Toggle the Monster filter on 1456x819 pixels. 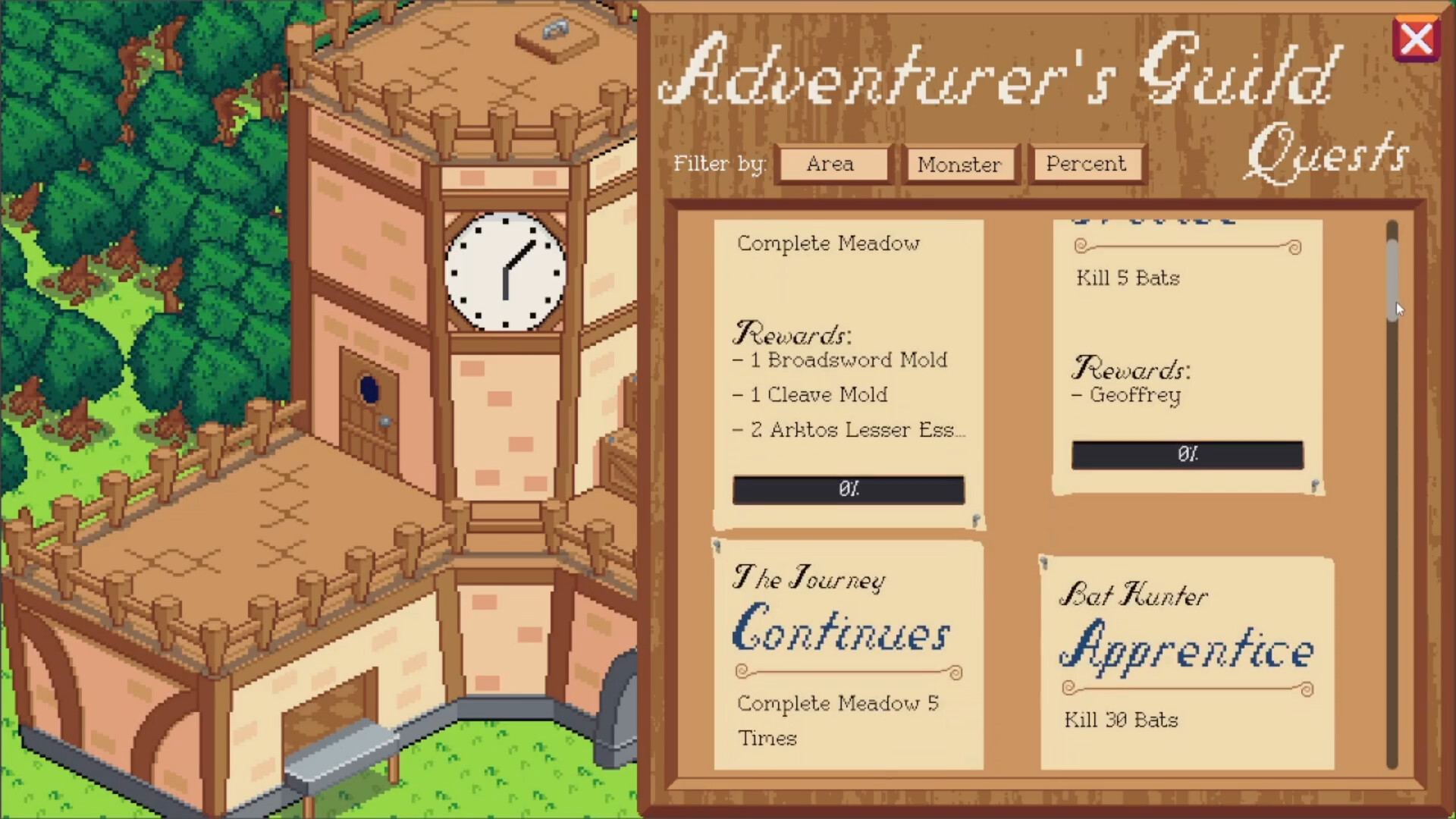959,165
